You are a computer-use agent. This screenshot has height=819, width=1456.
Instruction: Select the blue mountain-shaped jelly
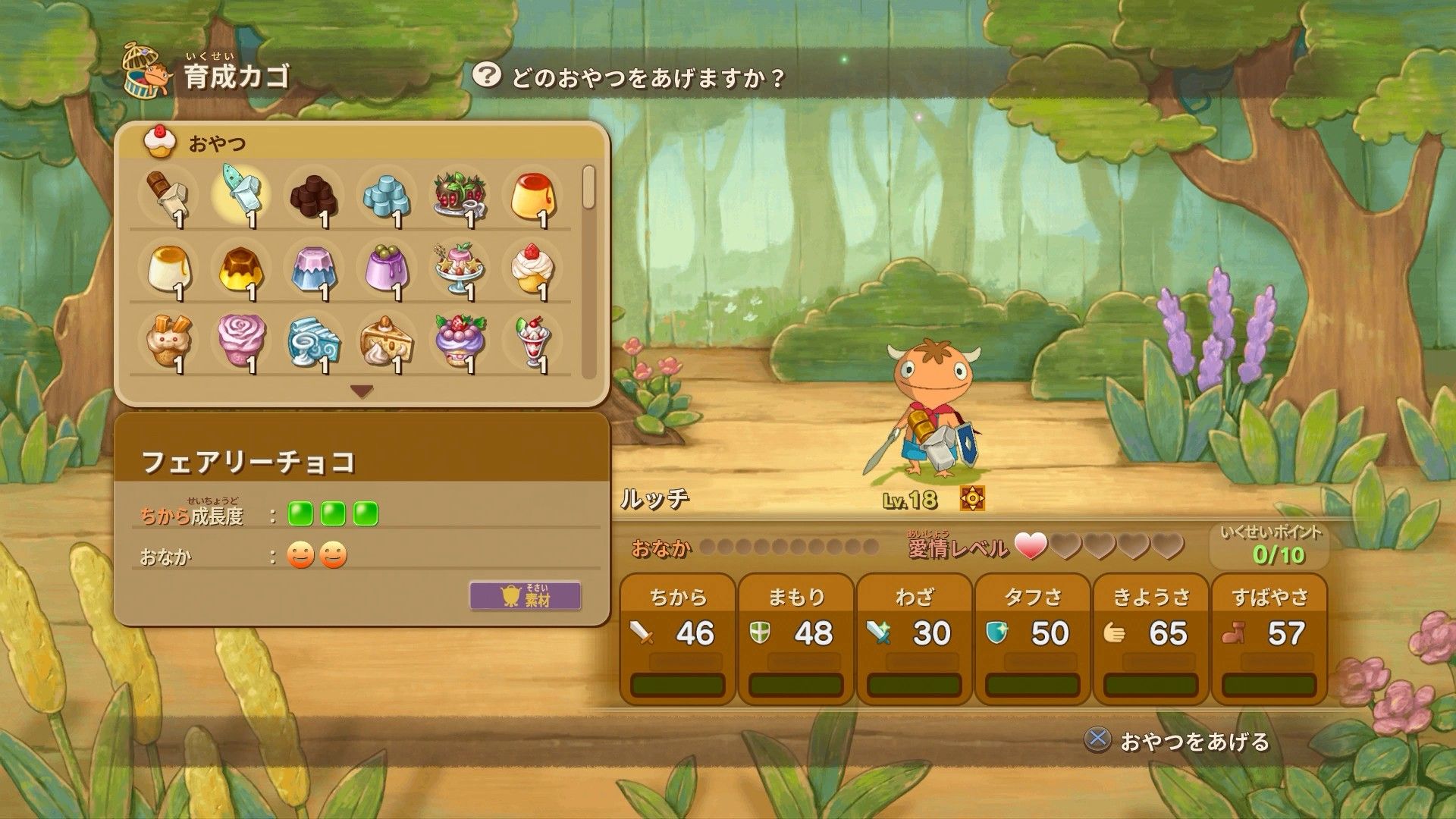[x=313, y=268]
